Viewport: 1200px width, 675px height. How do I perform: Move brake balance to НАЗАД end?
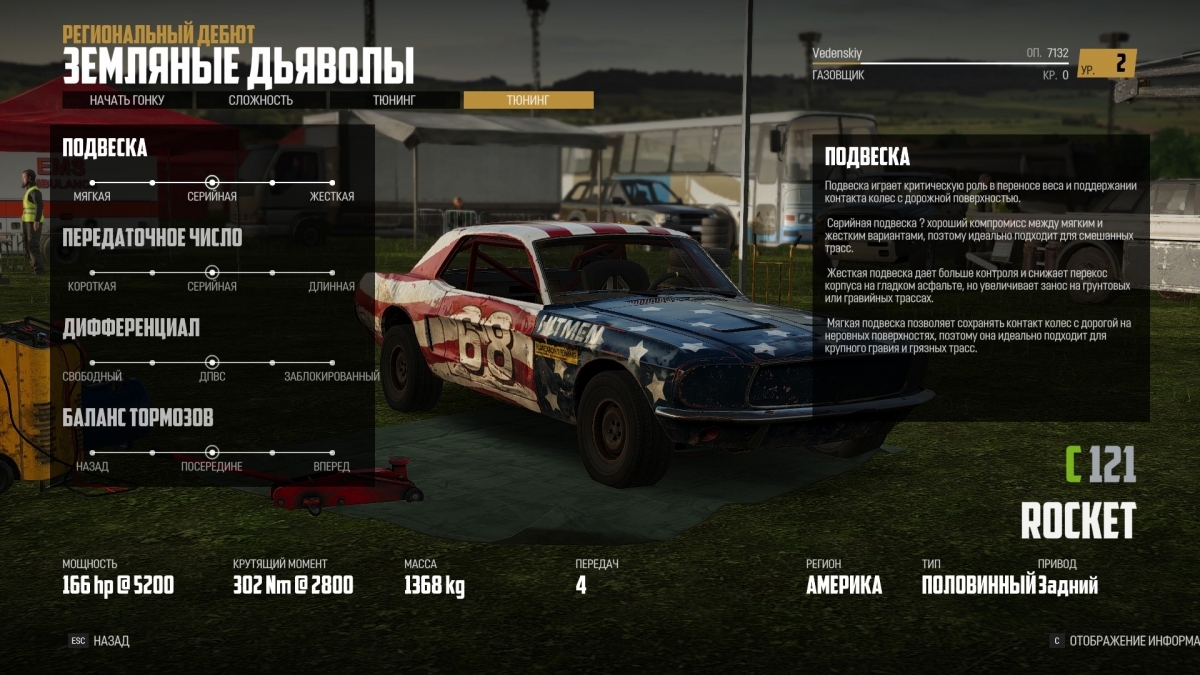[x=92, y=452]
